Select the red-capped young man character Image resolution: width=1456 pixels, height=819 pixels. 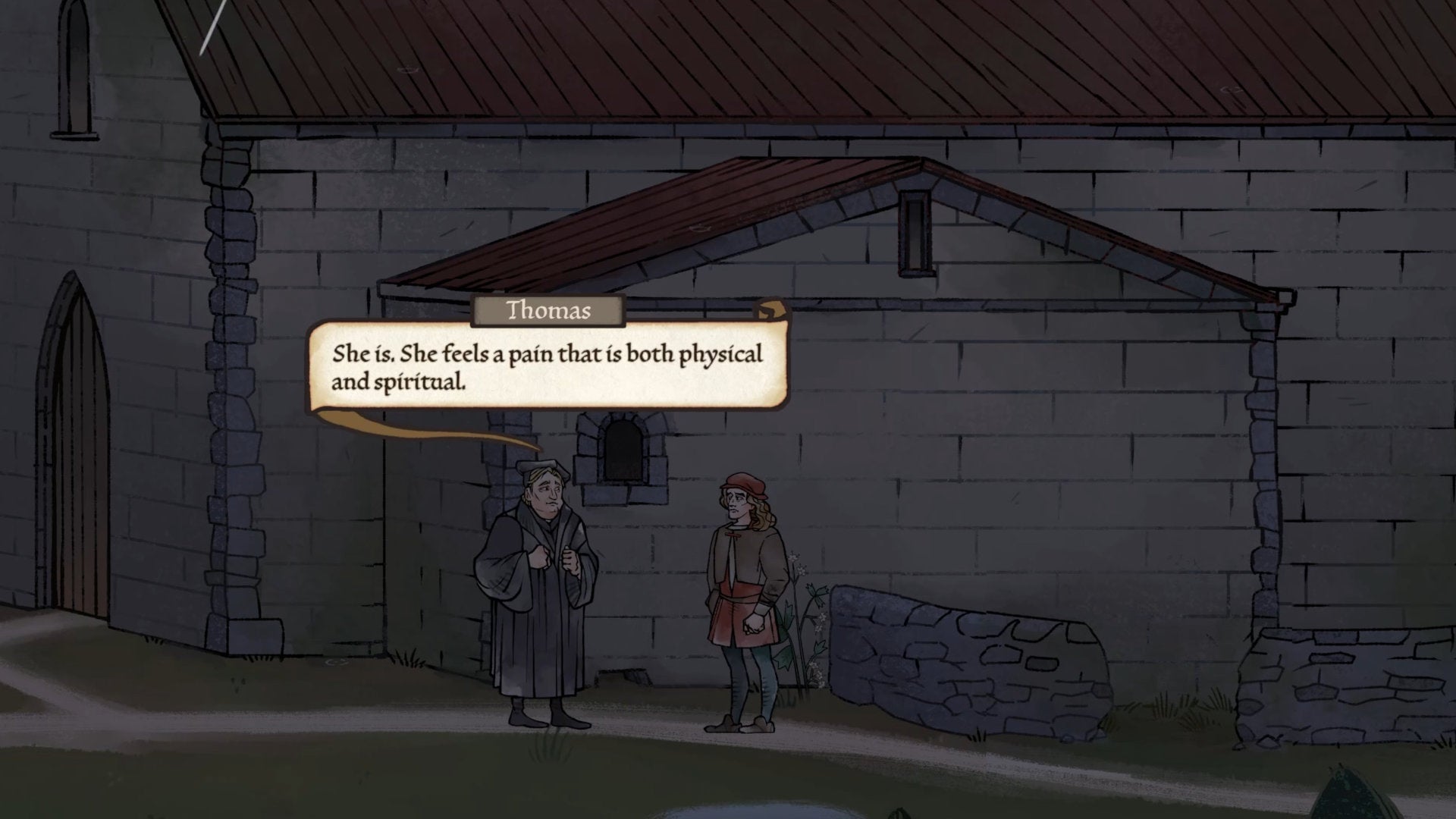coord(747,599)
